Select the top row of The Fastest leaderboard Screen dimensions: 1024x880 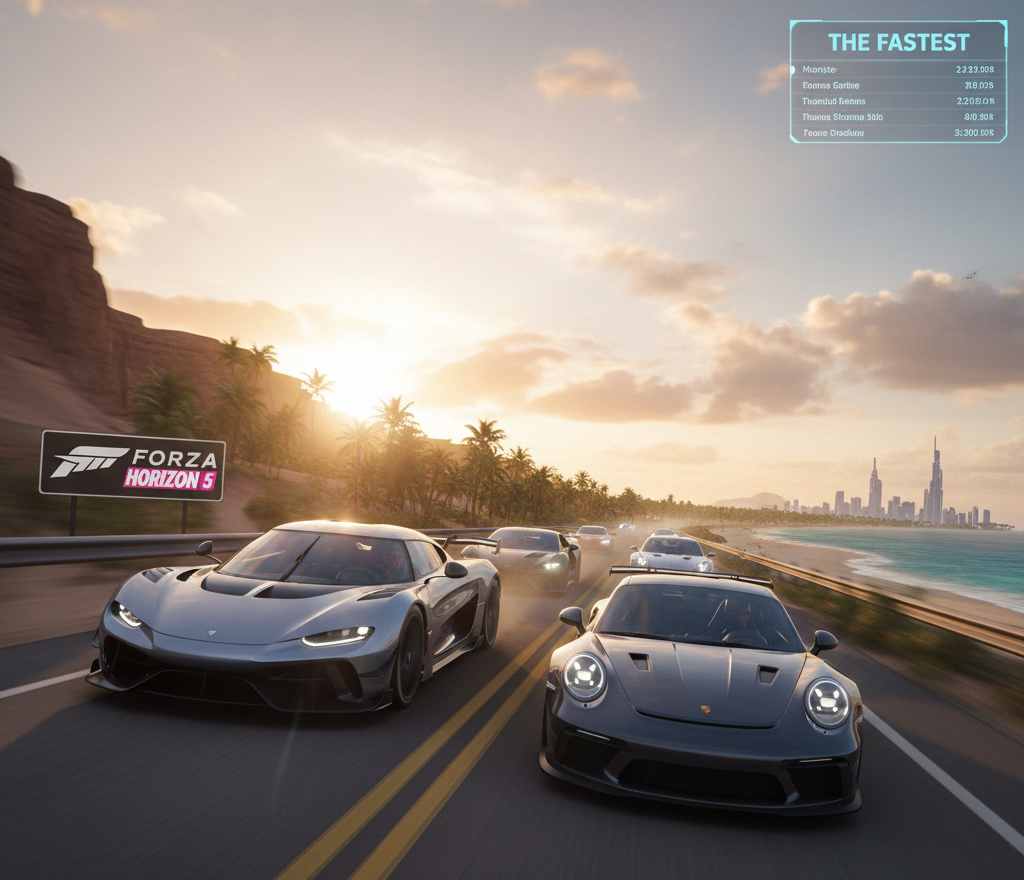click(x=897, y=70)
